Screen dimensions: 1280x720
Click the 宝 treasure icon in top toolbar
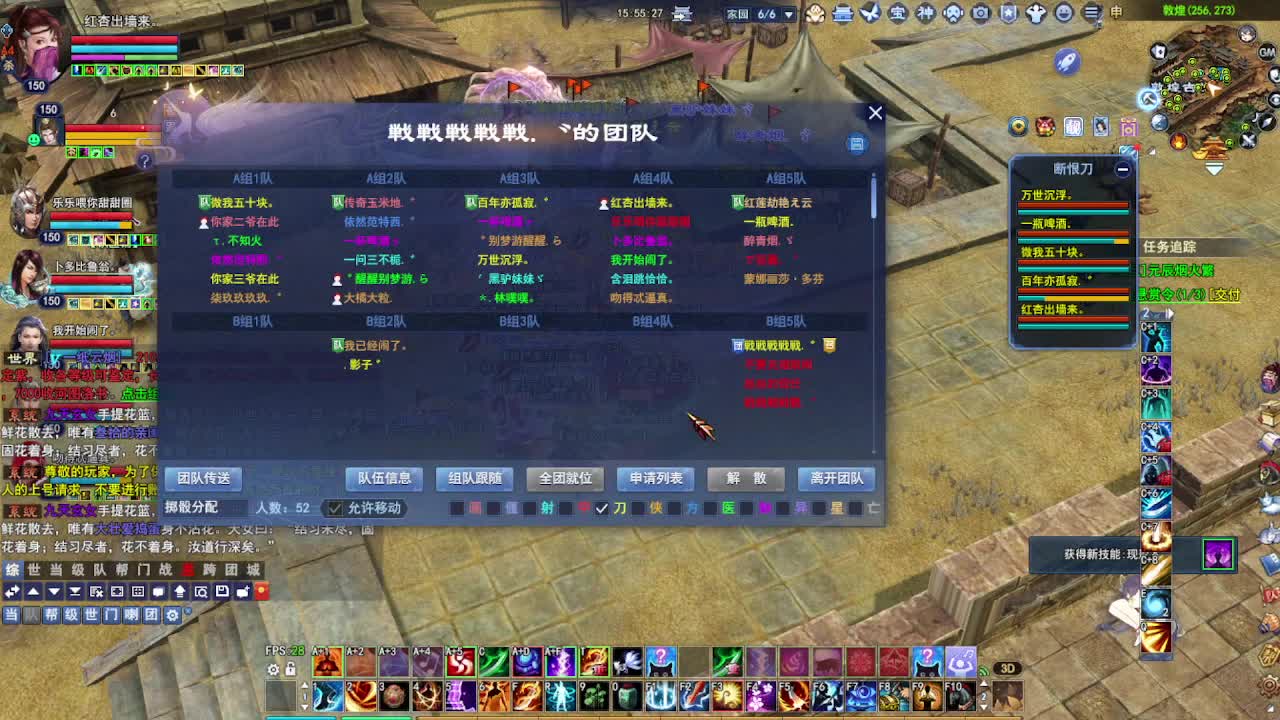tap(900, 14)
